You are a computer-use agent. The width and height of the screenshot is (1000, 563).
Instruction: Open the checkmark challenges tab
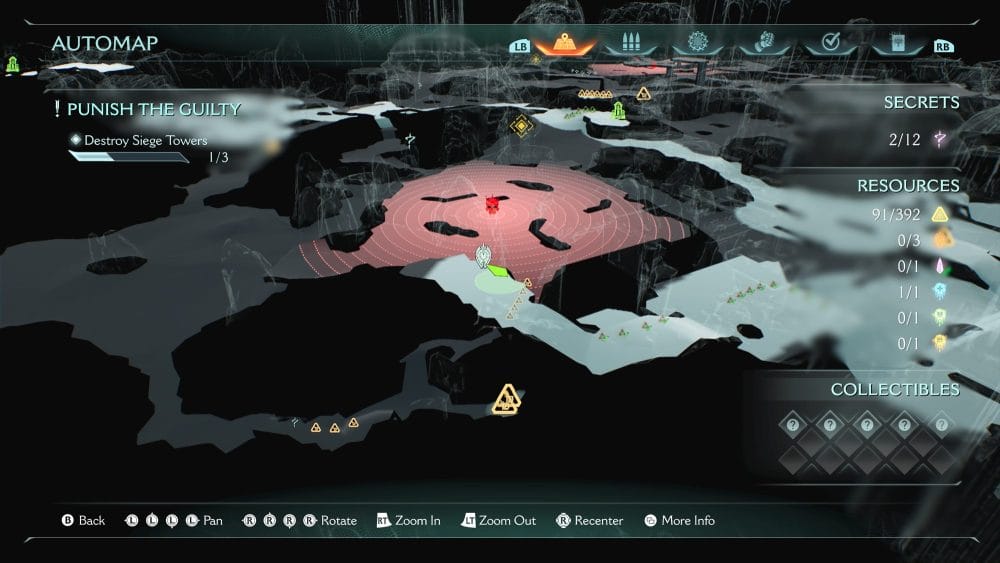point(829,44)
